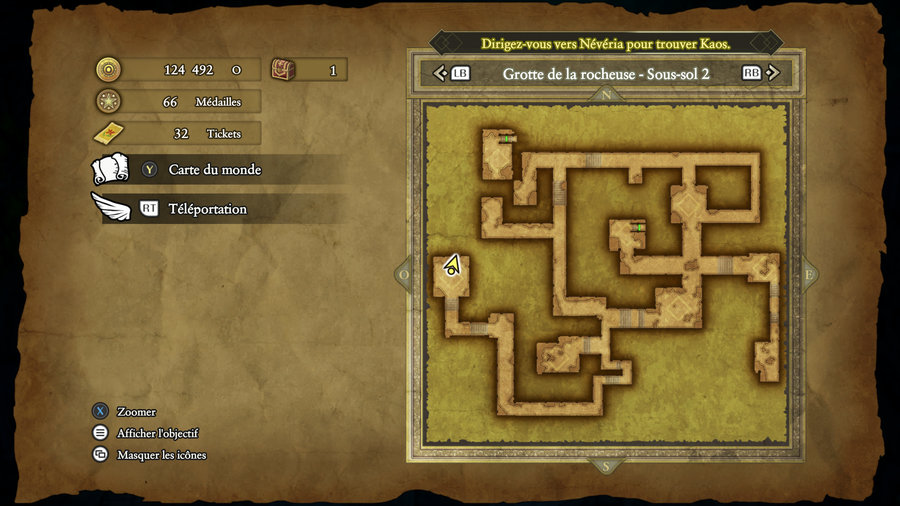Hide map icons with Masquer les icônes
The width and height of the screenshot is (900, 506).
point(161,455)
